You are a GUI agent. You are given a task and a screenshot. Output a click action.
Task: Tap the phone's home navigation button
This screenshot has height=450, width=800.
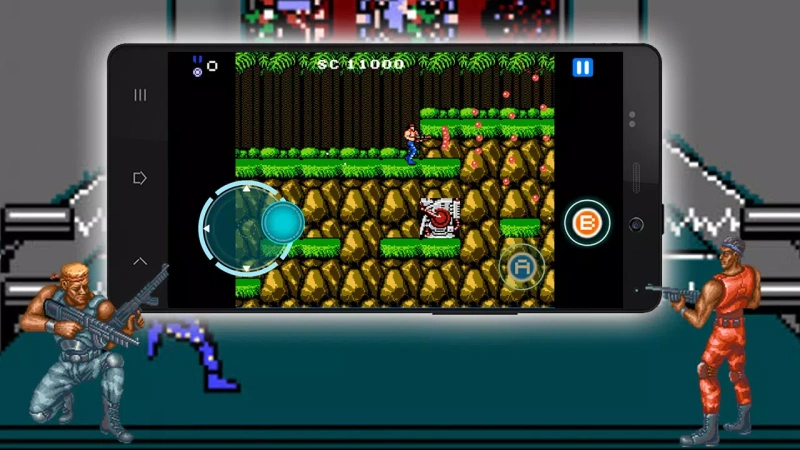point(140,178)
